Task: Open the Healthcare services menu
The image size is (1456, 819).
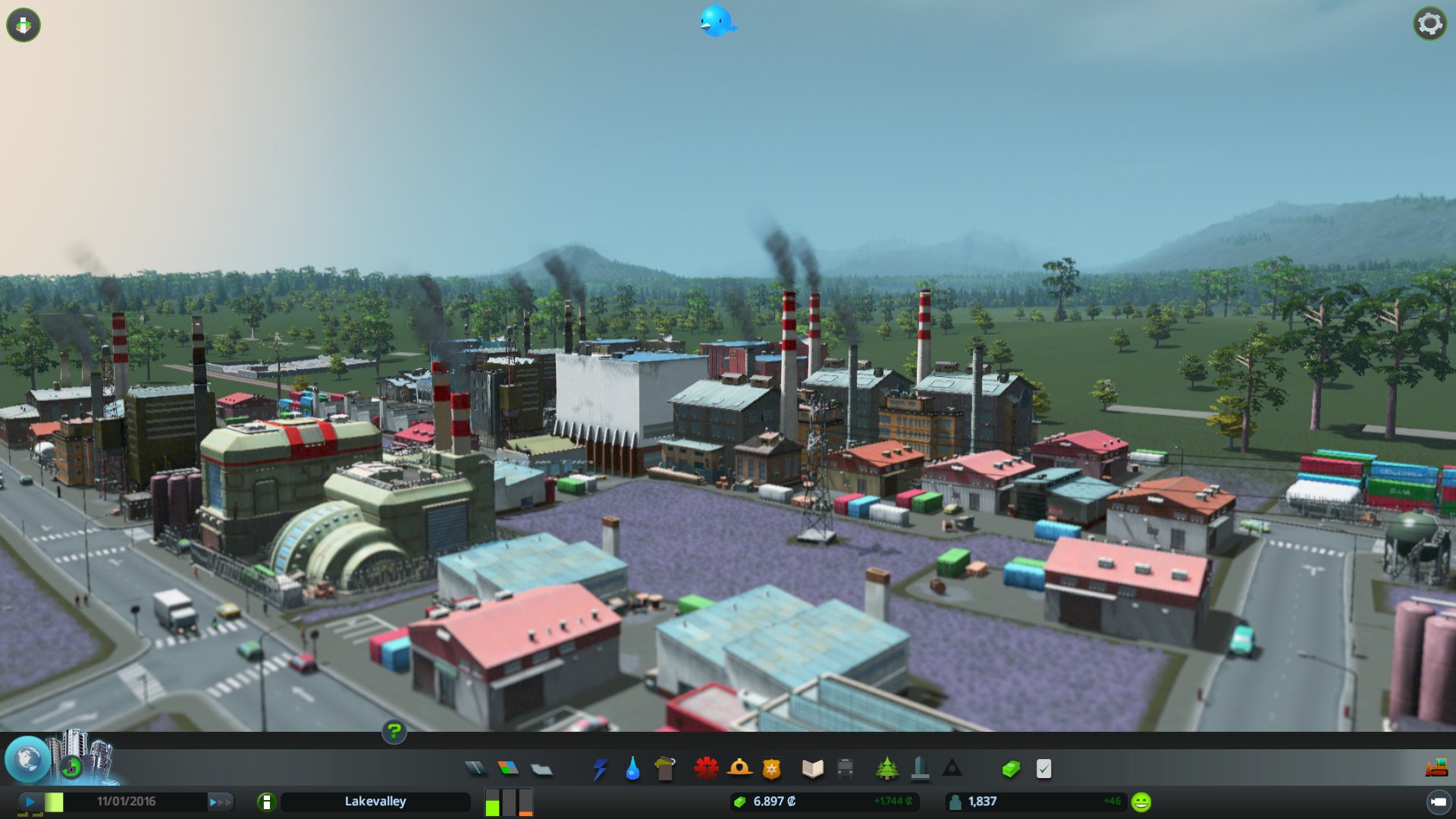Action: pyautogui.click(x=707, y=768)
